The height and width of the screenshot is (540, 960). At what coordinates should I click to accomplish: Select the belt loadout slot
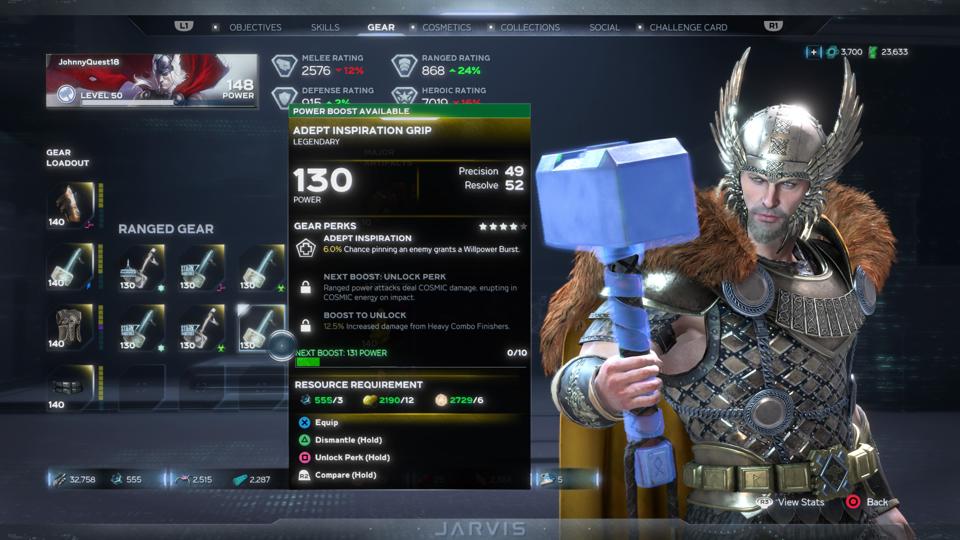point(72,388)
